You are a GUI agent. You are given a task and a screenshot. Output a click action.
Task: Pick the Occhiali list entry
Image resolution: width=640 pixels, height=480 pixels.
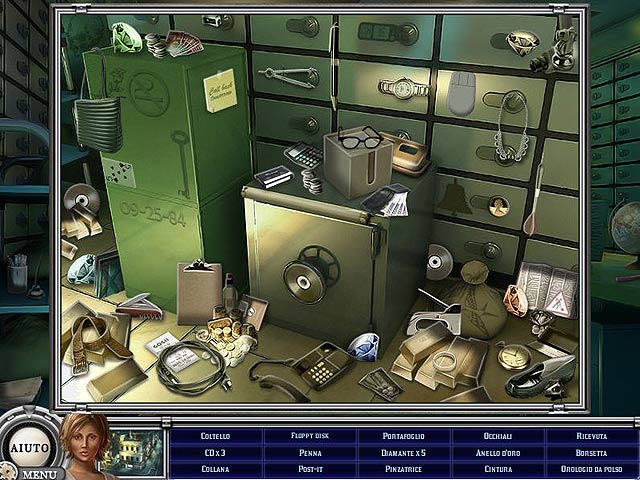click(498, 436)
